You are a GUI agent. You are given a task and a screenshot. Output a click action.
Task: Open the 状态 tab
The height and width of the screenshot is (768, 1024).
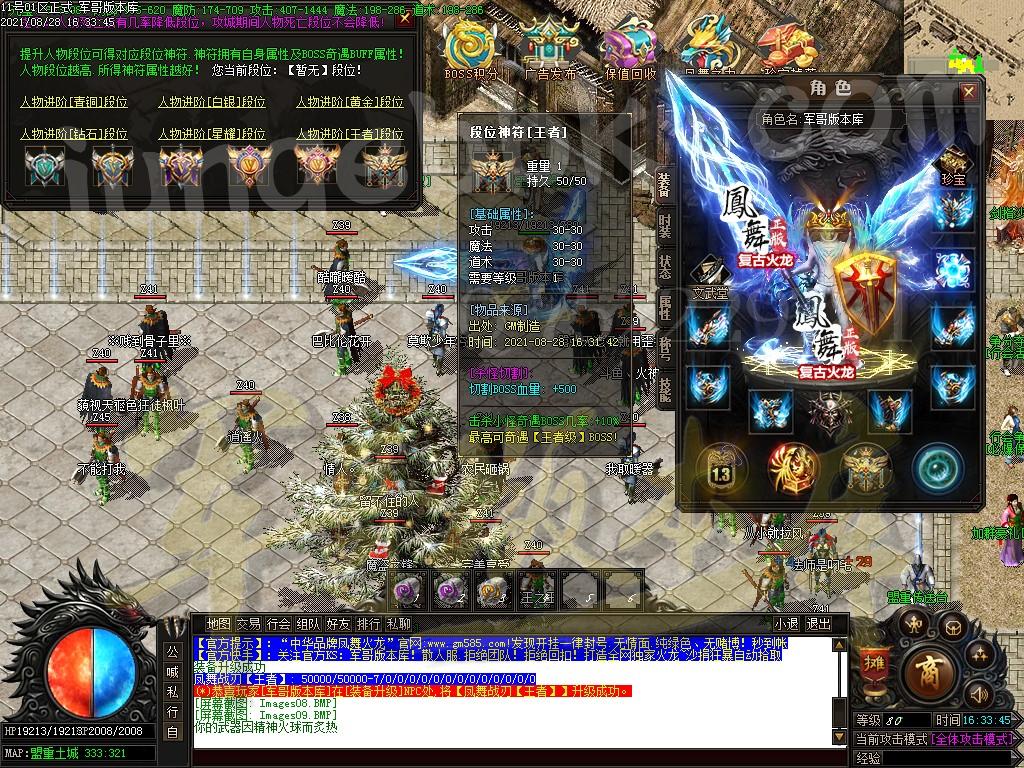(665, 266)
